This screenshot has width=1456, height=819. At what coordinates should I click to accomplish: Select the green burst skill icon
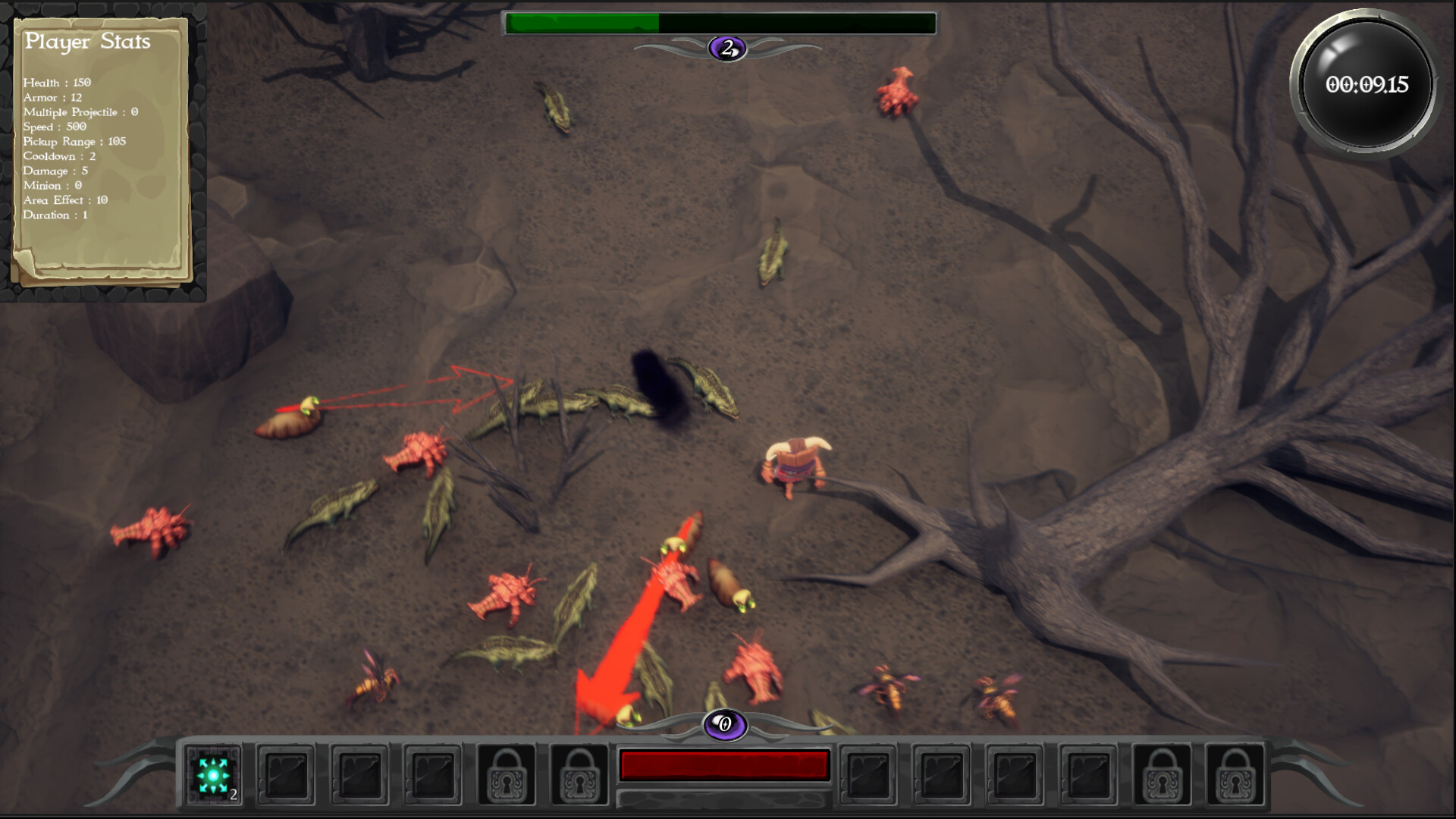[x=215, y=777]
